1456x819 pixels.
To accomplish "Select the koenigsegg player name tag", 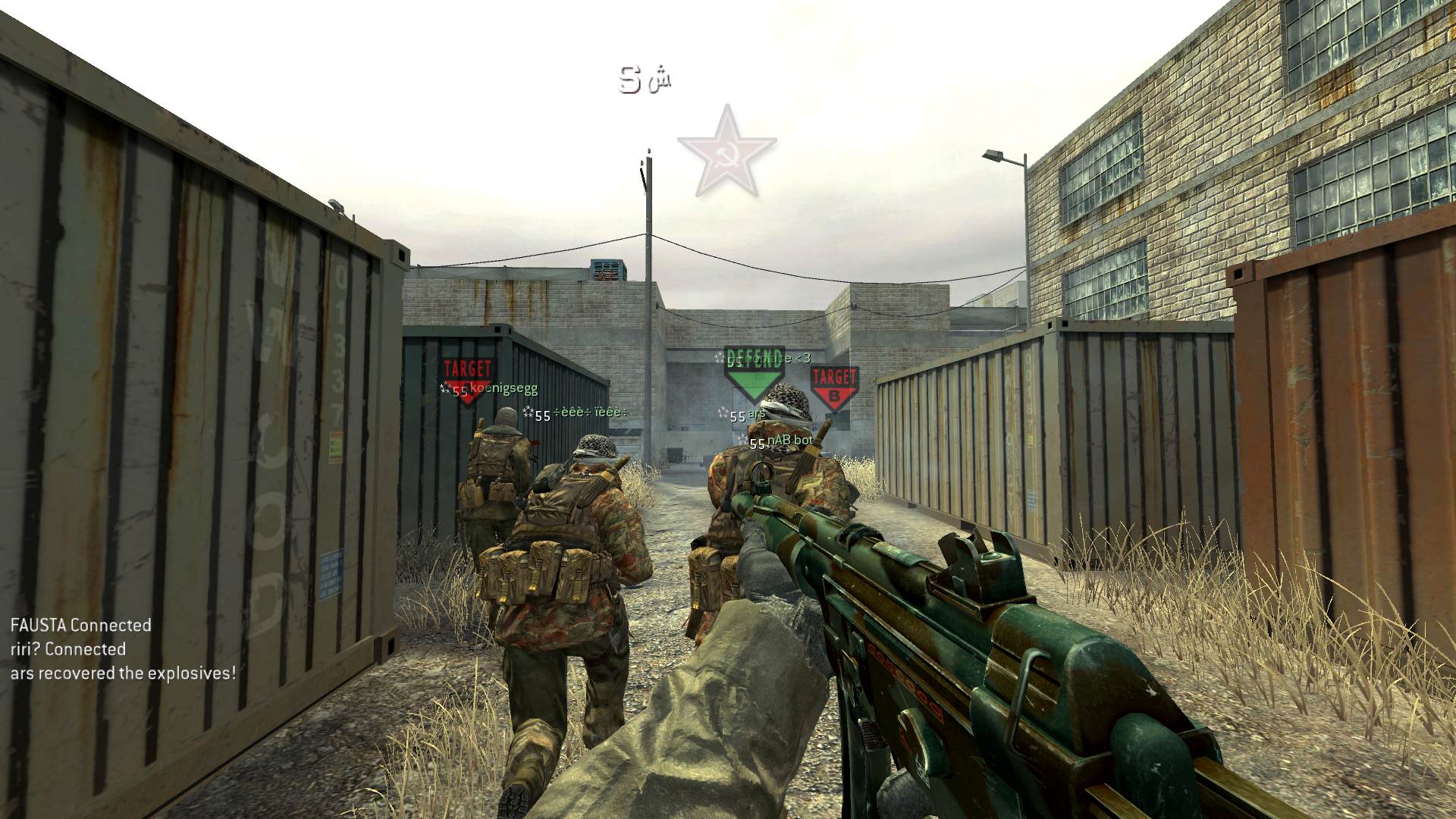I will coord(504,388).
